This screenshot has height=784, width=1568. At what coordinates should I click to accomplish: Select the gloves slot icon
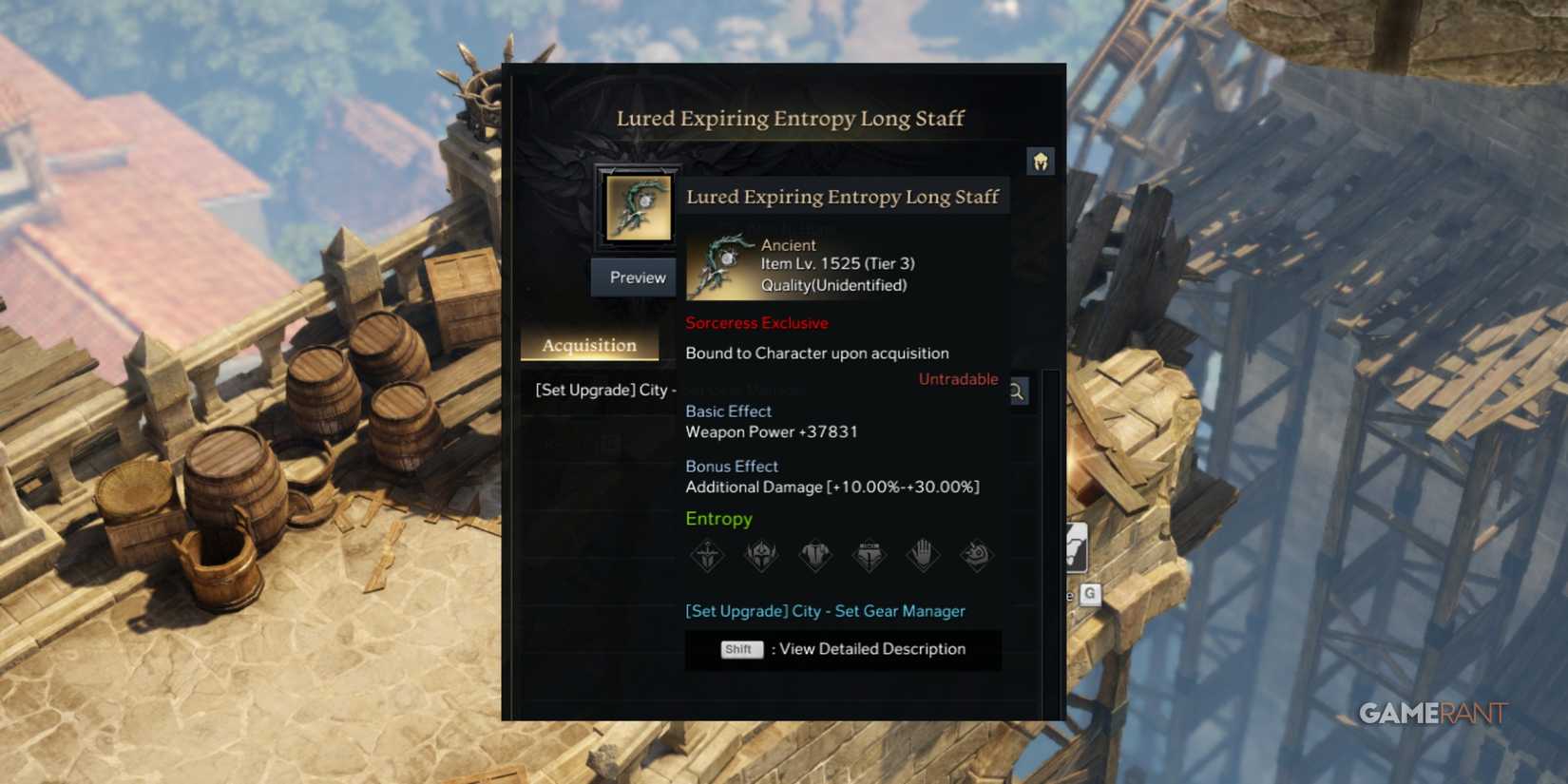coord(922,556)
